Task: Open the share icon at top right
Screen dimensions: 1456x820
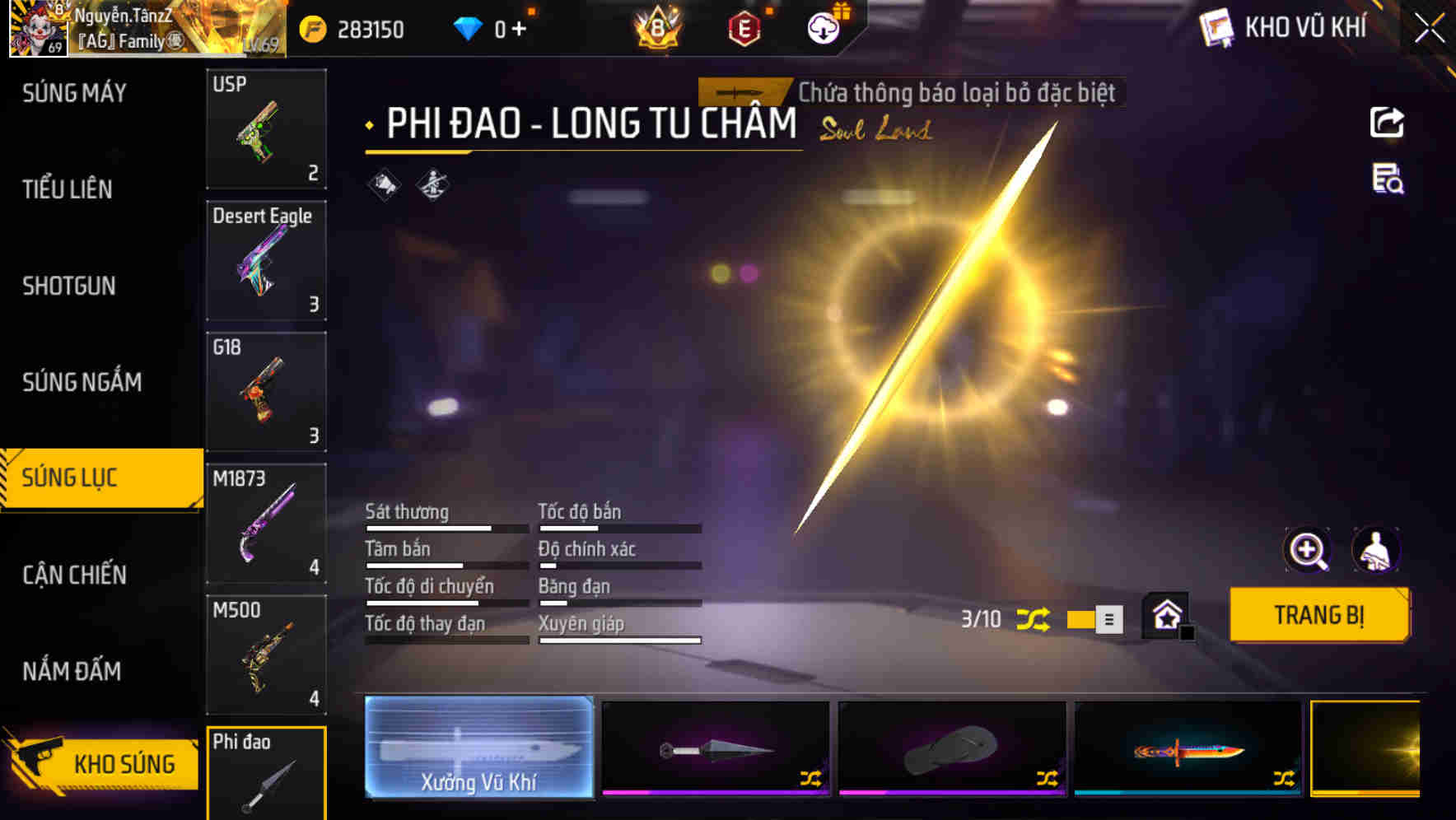Action: point(1388,122)
